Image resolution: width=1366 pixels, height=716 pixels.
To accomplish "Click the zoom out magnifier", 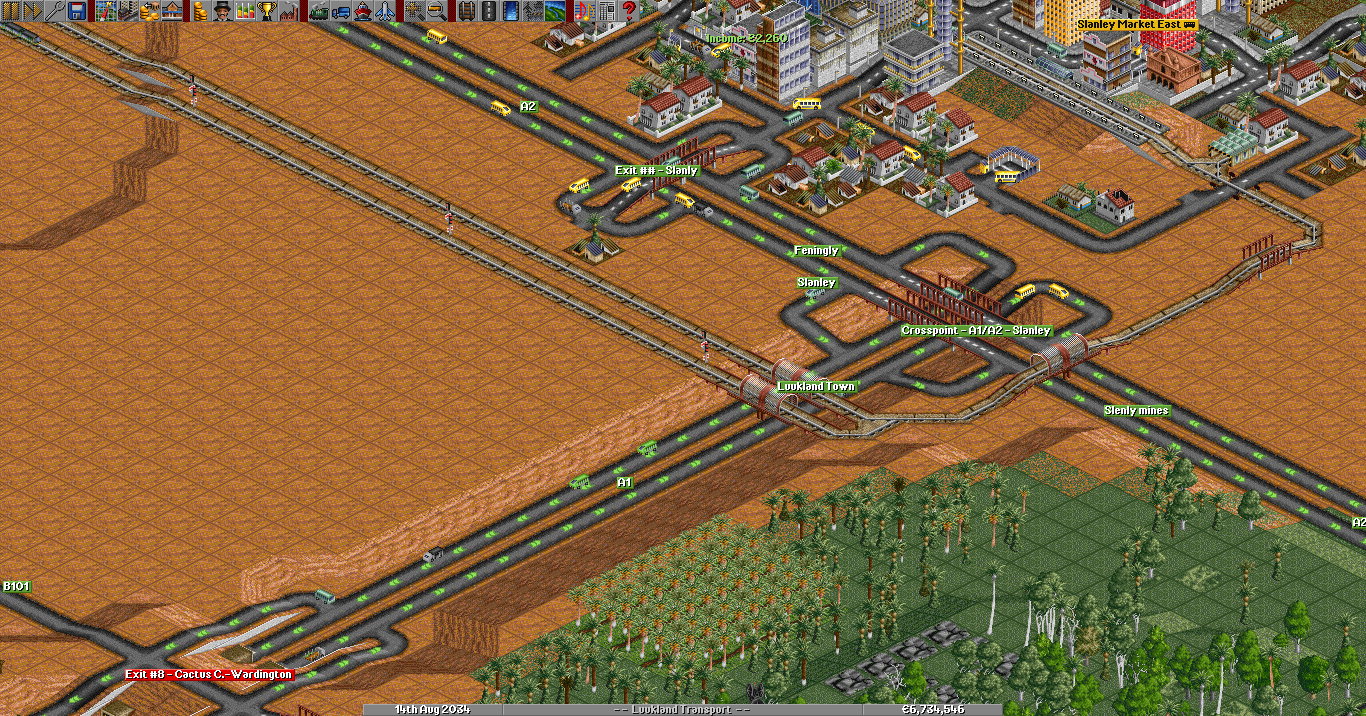I will click(437, 11).
